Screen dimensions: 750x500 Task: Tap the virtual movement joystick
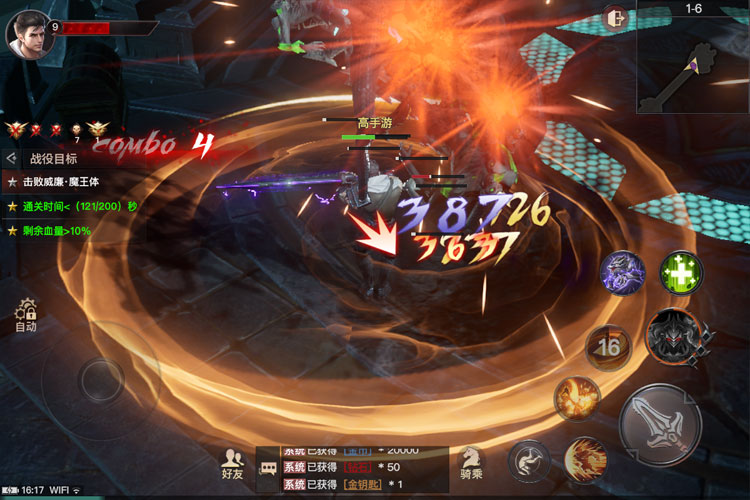pos(101,380)
